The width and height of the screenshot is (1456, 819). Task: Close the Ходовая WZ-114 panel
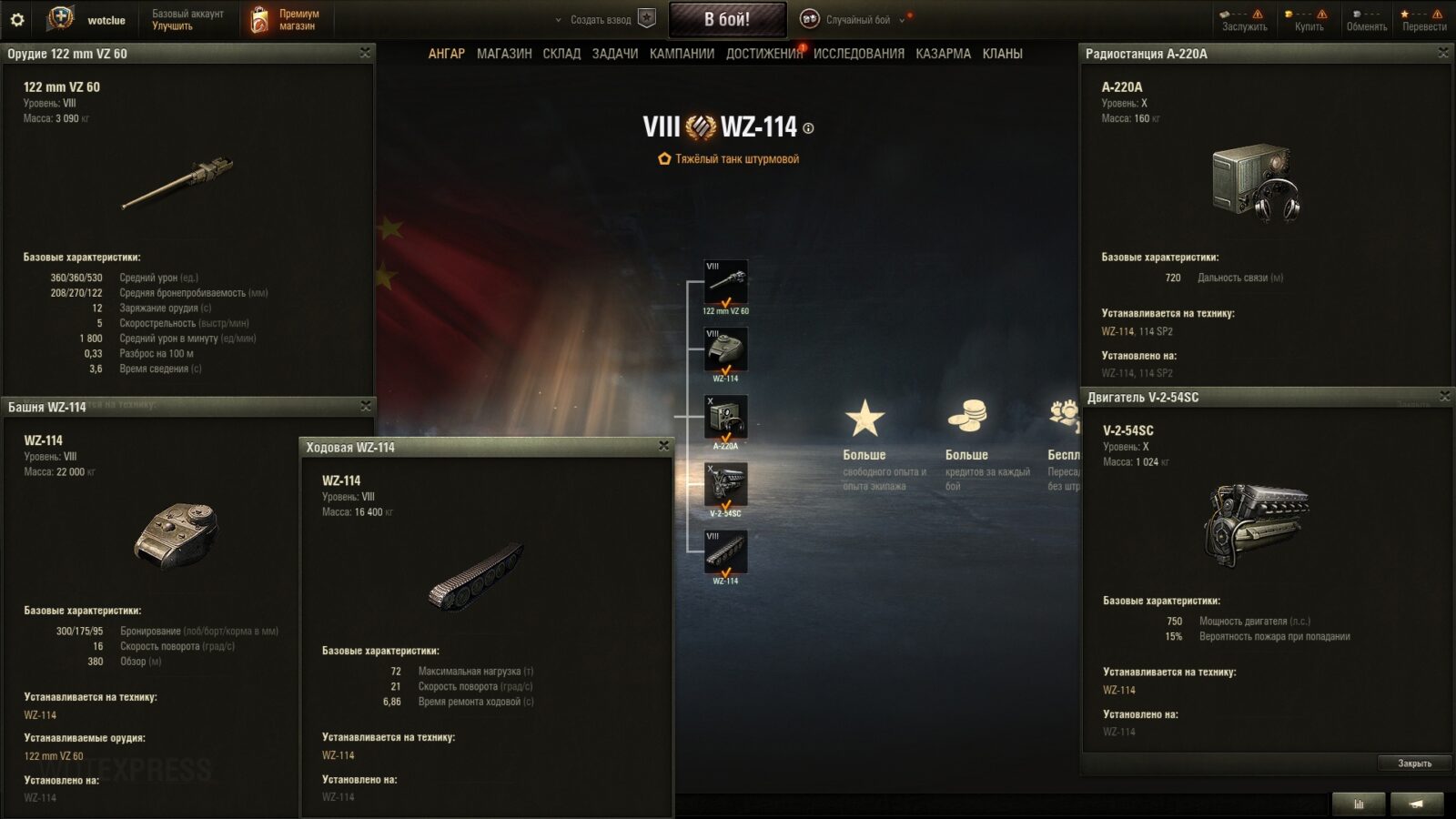click(663, 446)
